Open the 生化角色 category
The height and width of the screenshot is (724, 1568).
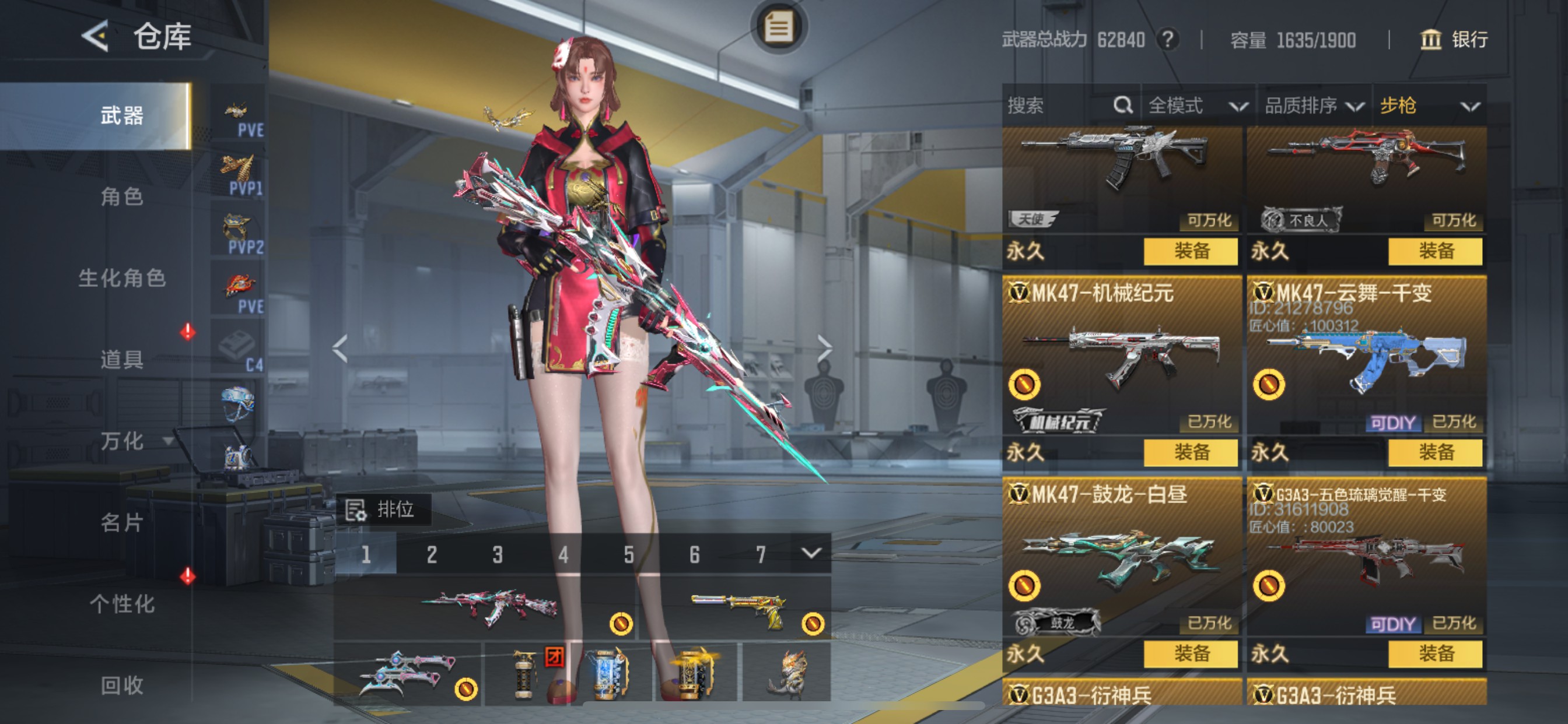tap(122, 278)
